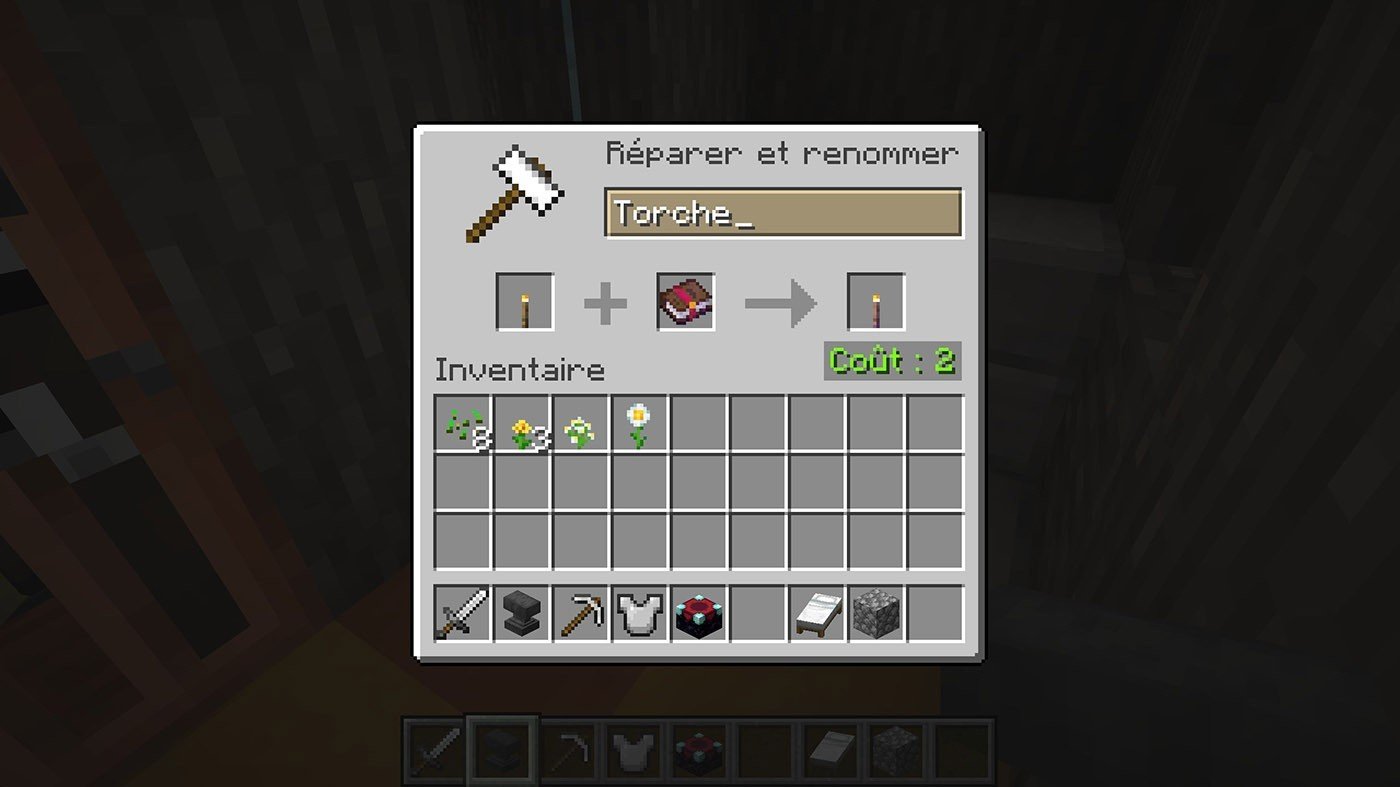Click the Torche rename text field
The width and height of the screenshot is (1400, 787).
click(783, 213)
